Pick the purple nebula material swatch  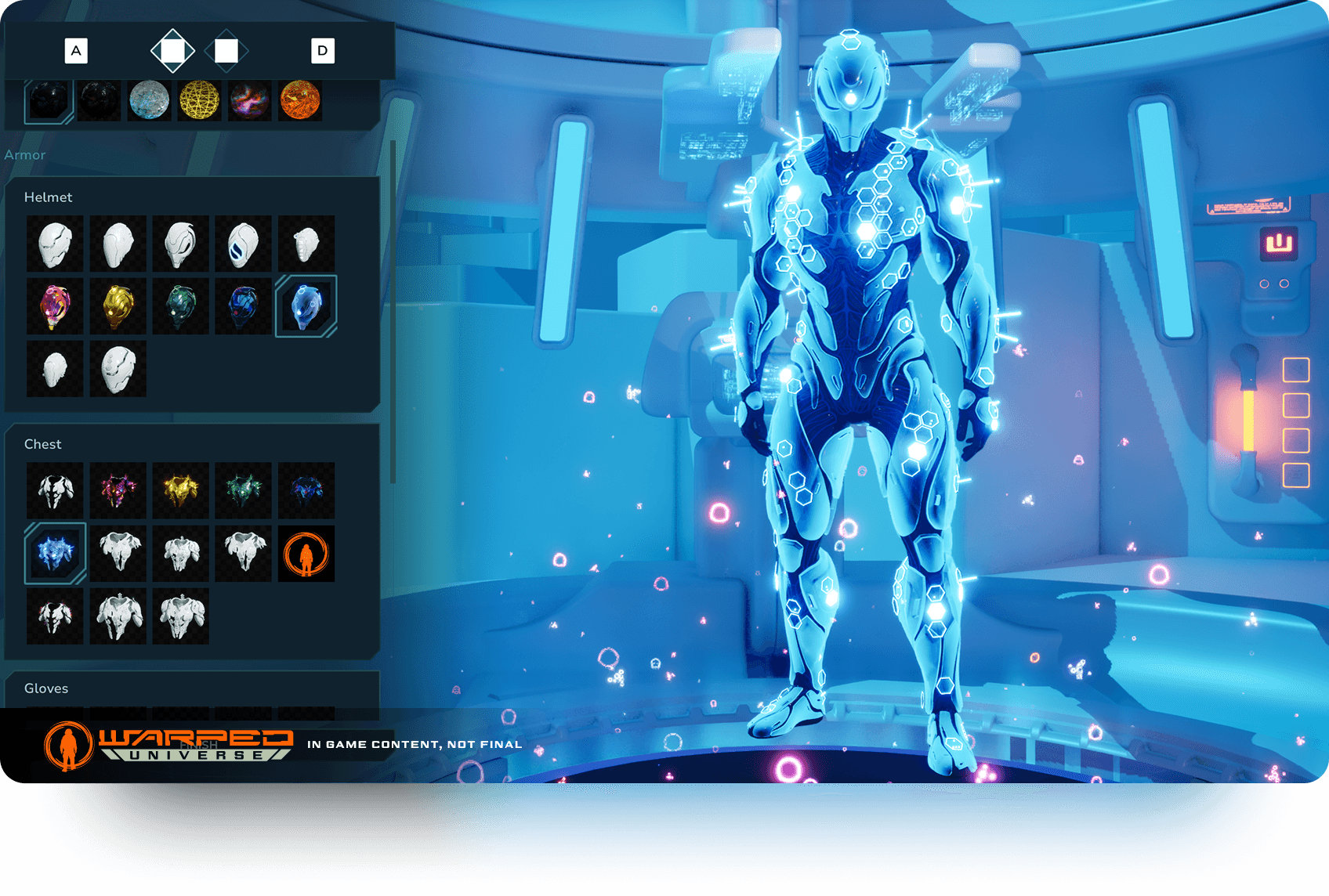(x=250, y=100)
